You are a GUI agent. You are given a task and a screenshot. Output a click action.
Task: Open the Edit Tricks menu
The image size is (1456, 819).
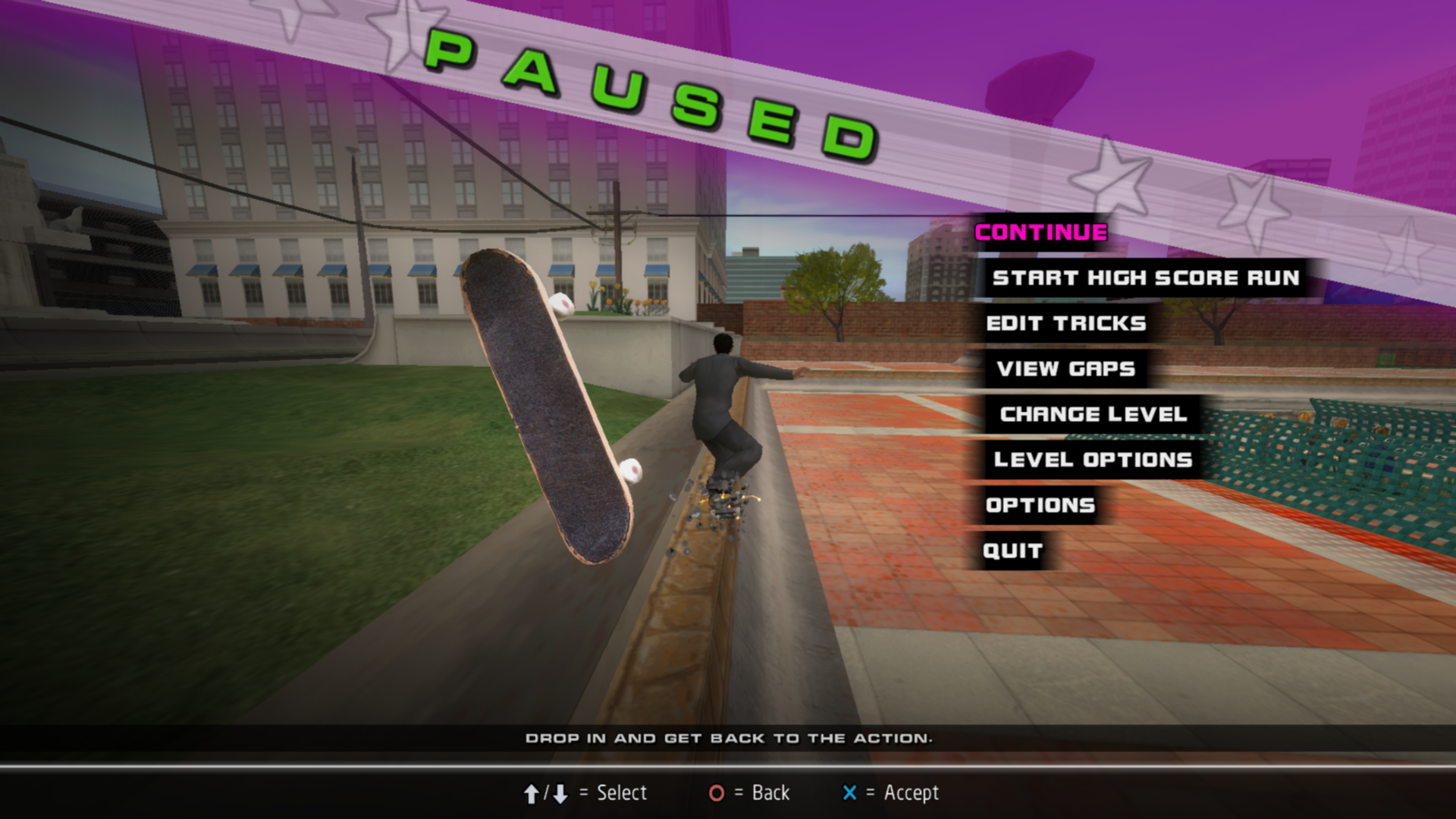click(1065, 323)
